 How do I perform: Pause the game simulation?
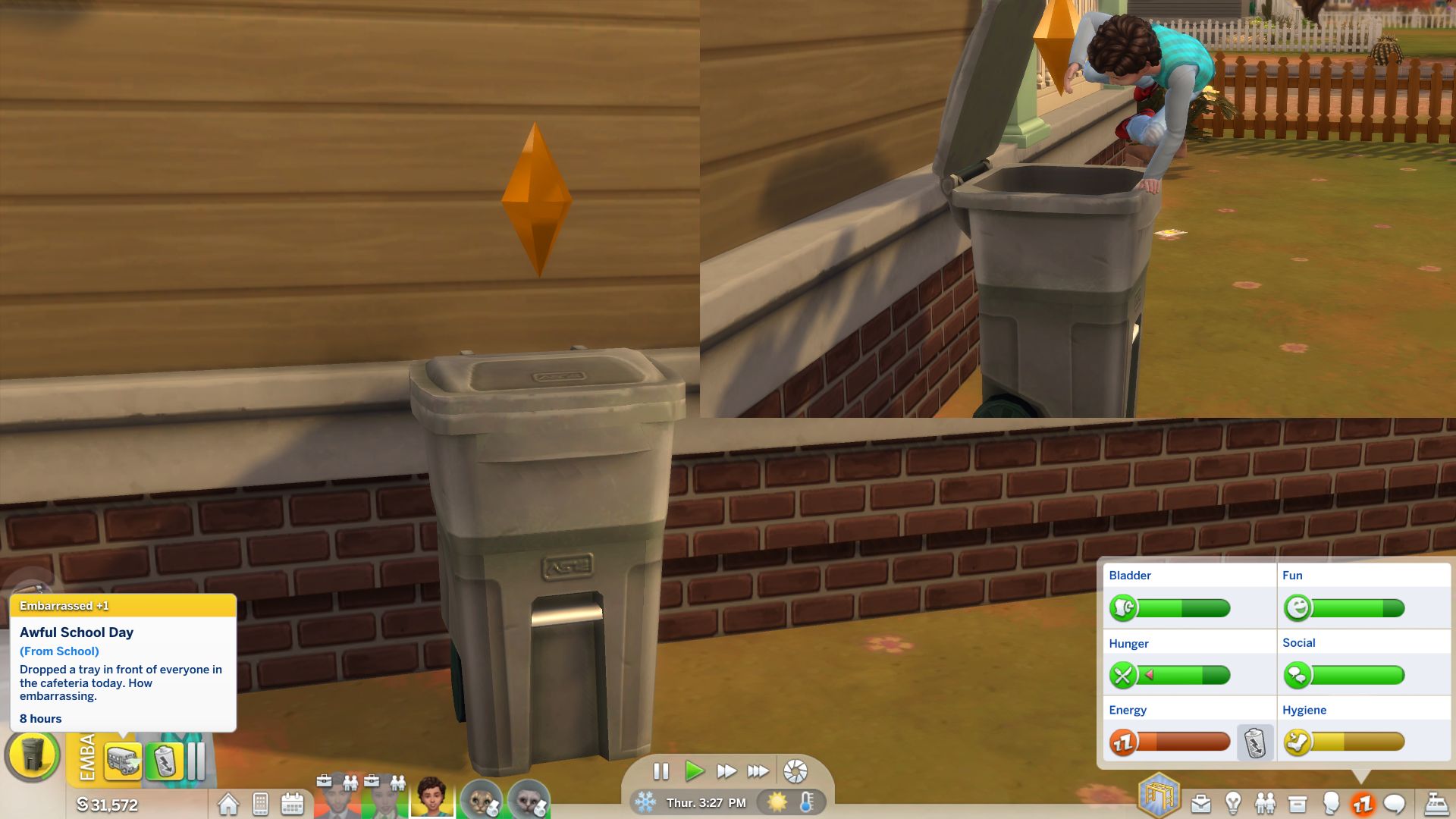pyautogui.click(x=661, y=771)
